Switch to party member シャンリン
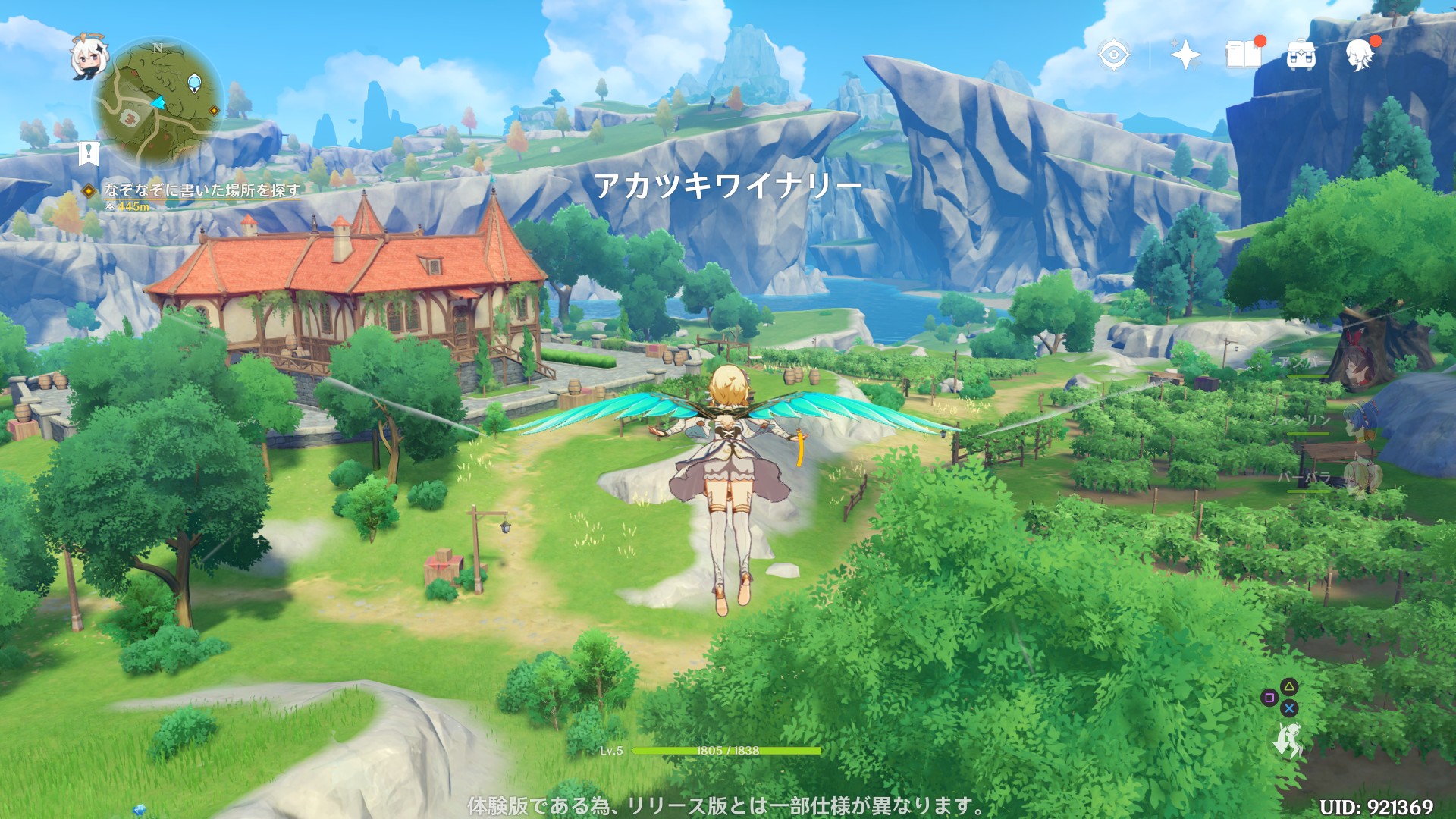The height and width of the screenshot is (819, 1456). 1357,422
